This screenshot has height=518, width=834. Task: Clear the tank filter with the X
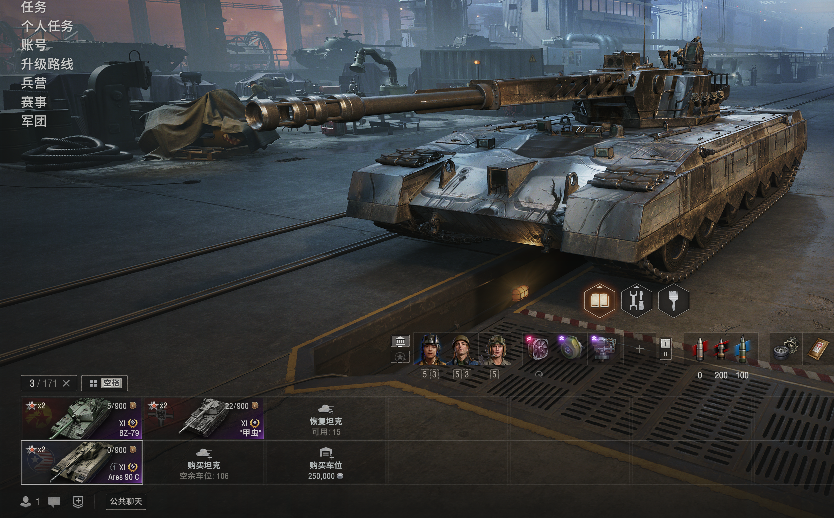click(66, 383)
